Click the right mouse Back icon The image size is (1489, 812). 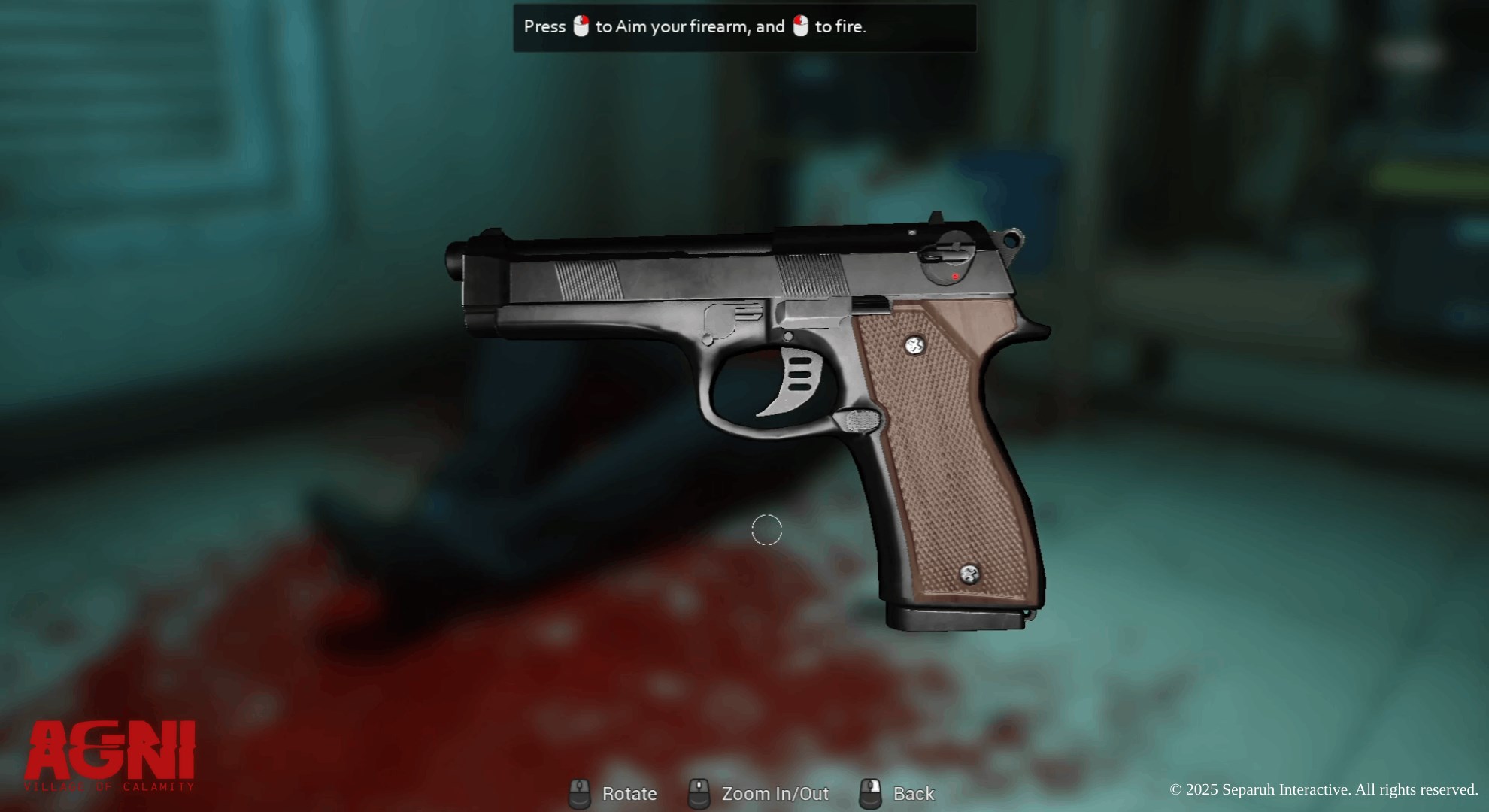click(872, 793)
